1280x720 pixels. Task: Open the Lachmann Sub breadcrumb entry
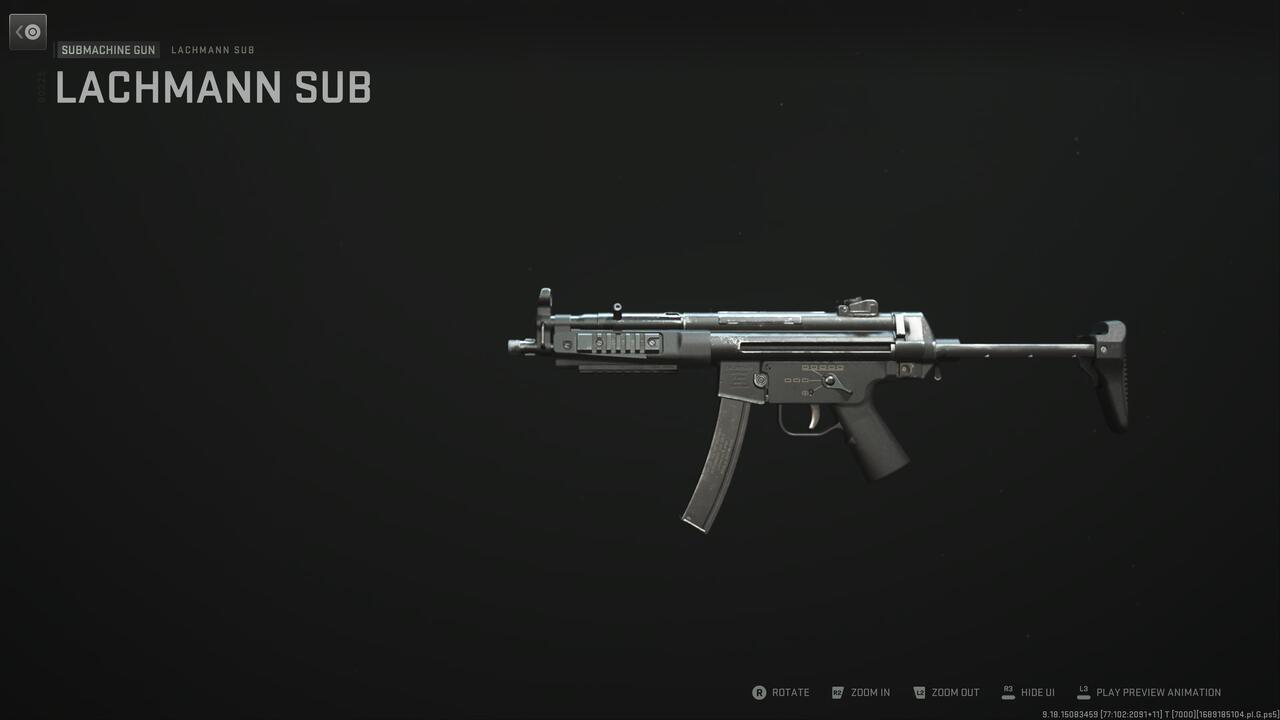click(213, 49)
